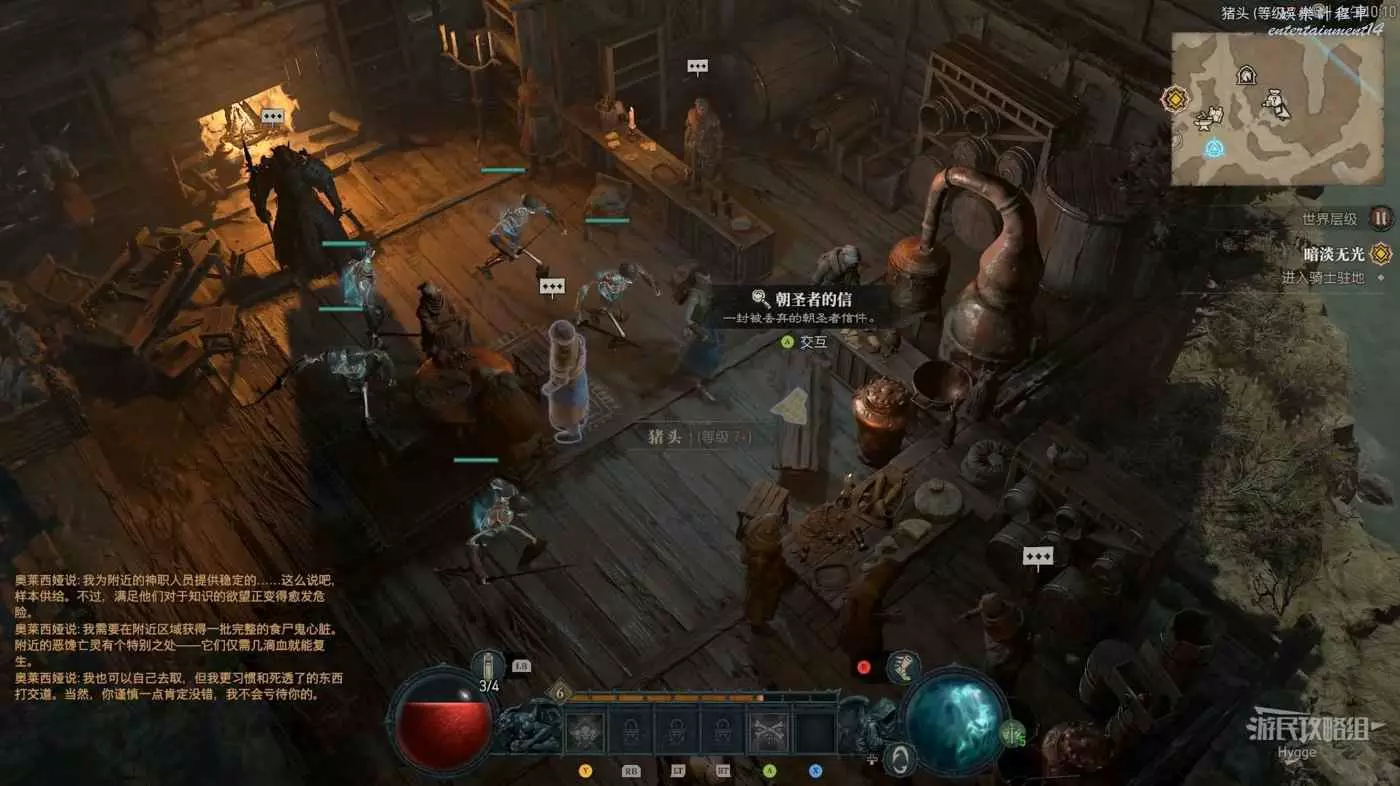1400x786 pixels.
Task: Click the boot evade icon
Action: (903, 668)
